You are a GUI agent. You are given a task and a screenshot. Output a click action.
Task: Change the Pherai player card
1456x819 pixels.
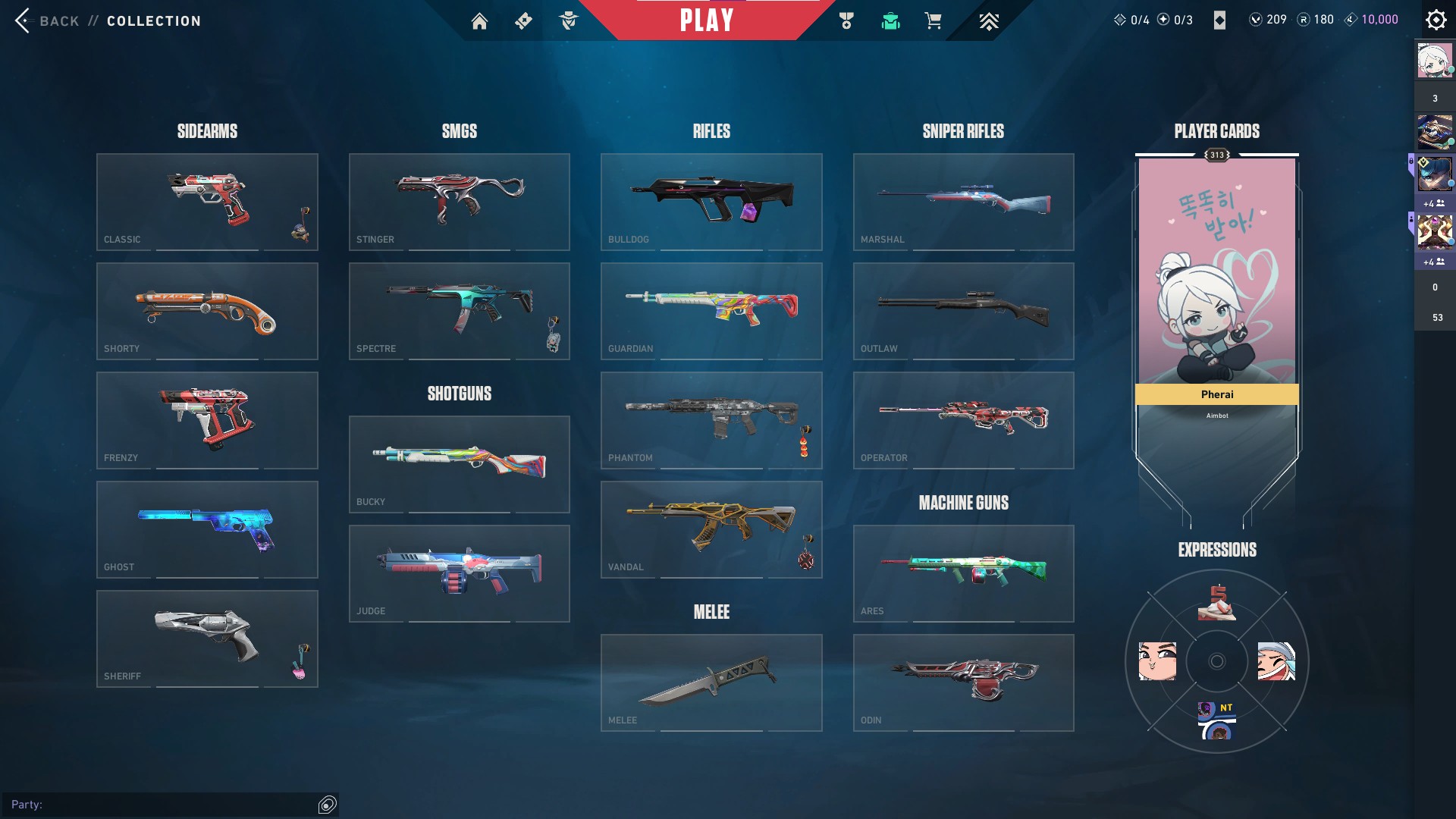(x=1216, y=288)
